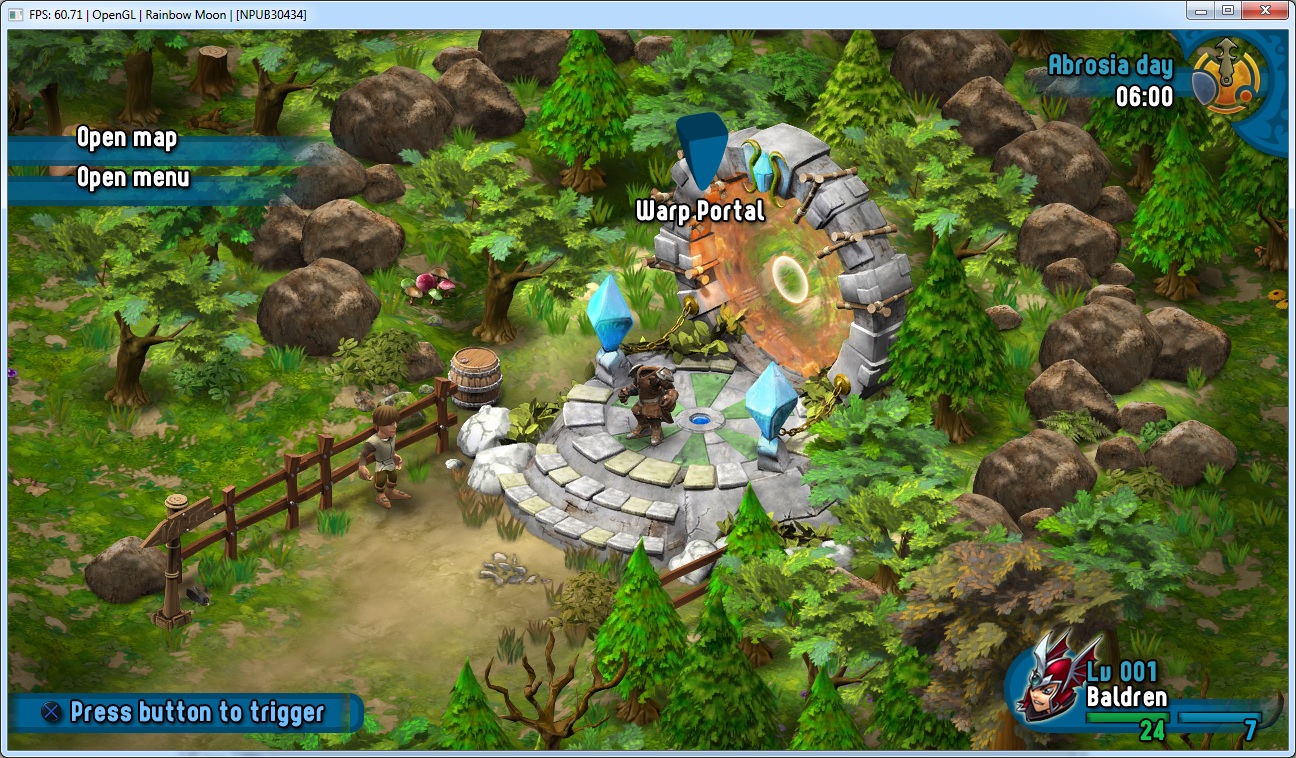Select the Open menu entry
Image resolution: width=1296 pixels, height=758 pixels.
(133, 178)
